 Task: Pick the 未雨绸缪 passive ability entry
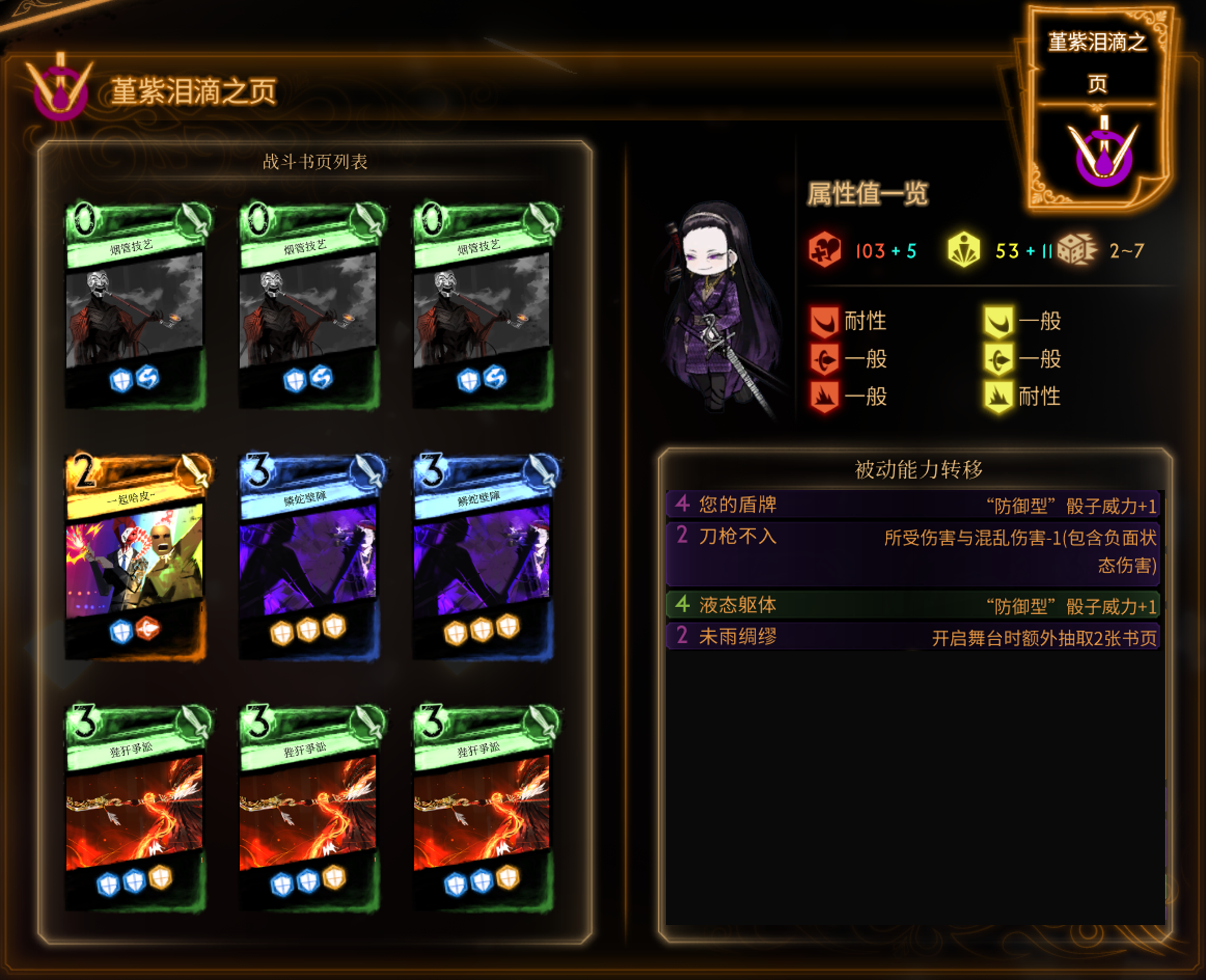point(912,637)
